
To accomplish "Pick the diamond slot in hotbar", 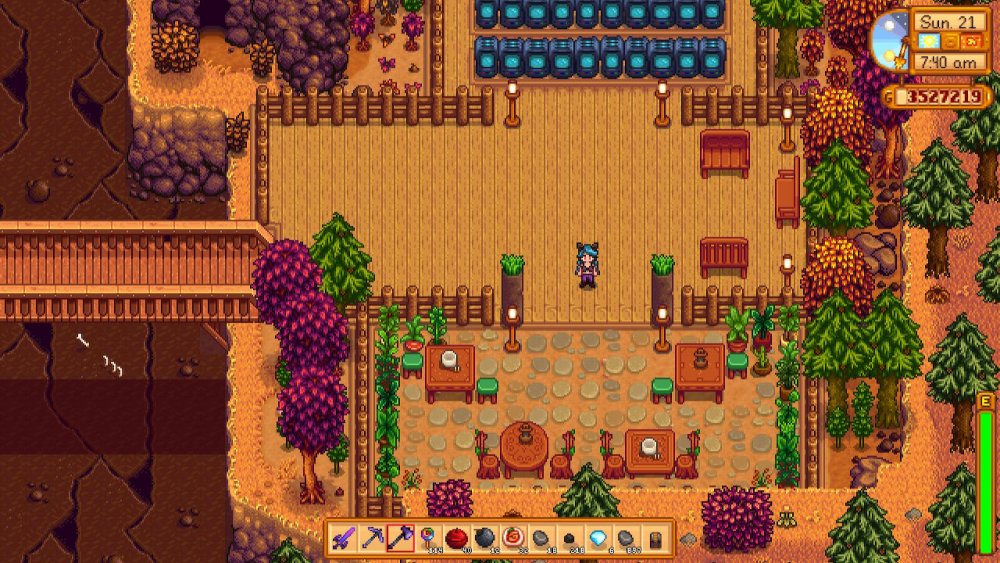I will tap(598, 539).
